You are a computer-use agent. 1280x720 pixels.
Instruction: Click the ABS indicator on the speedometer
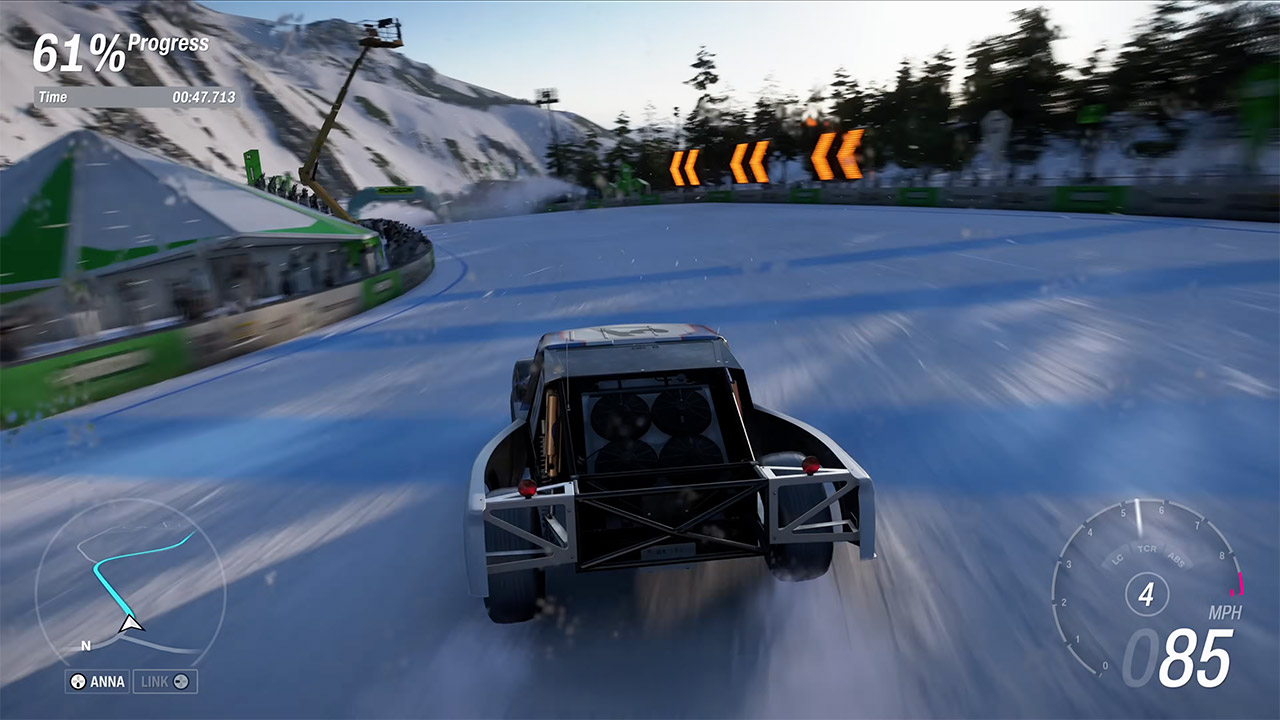pos(1176,560)
